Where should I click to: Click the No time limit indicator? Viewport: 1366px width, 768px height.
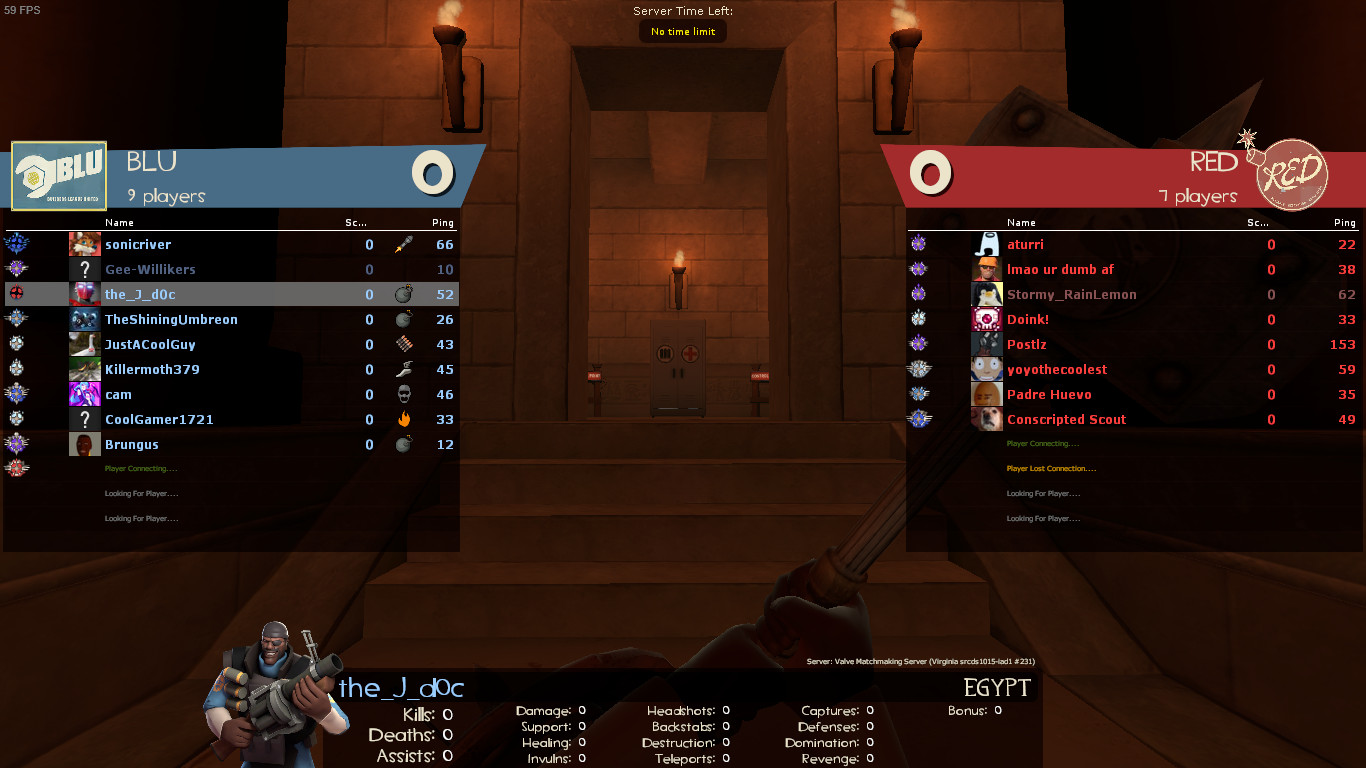coord(682,31)
